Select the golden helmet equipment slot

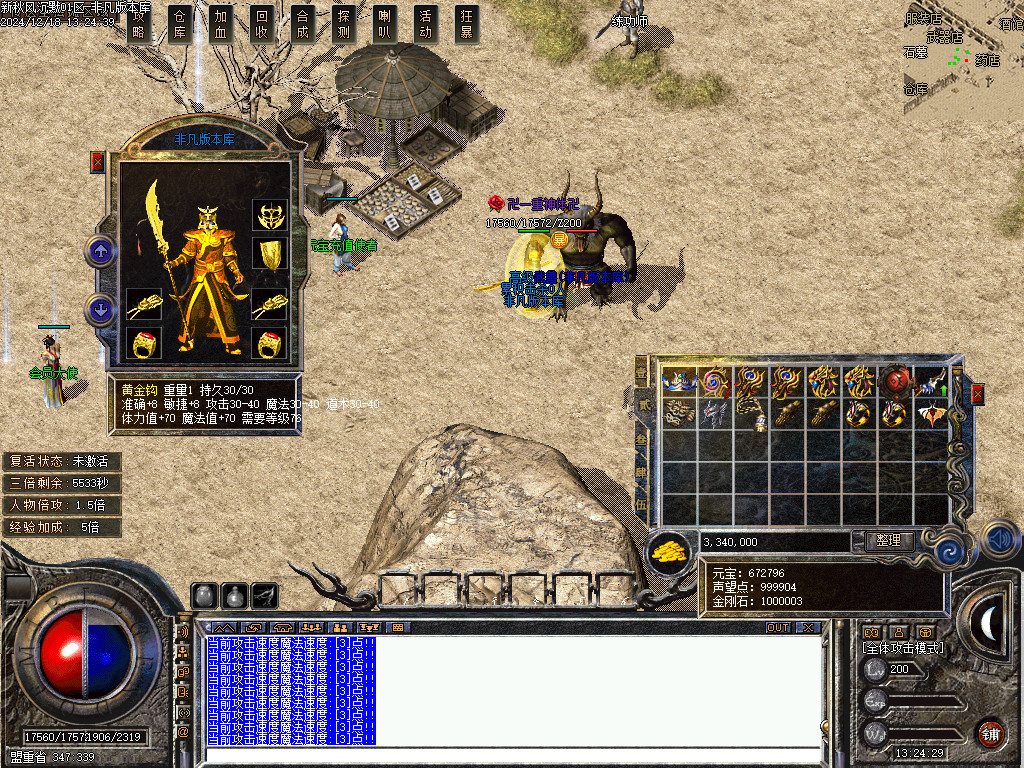pyautogui.click(x=270, y=215)
